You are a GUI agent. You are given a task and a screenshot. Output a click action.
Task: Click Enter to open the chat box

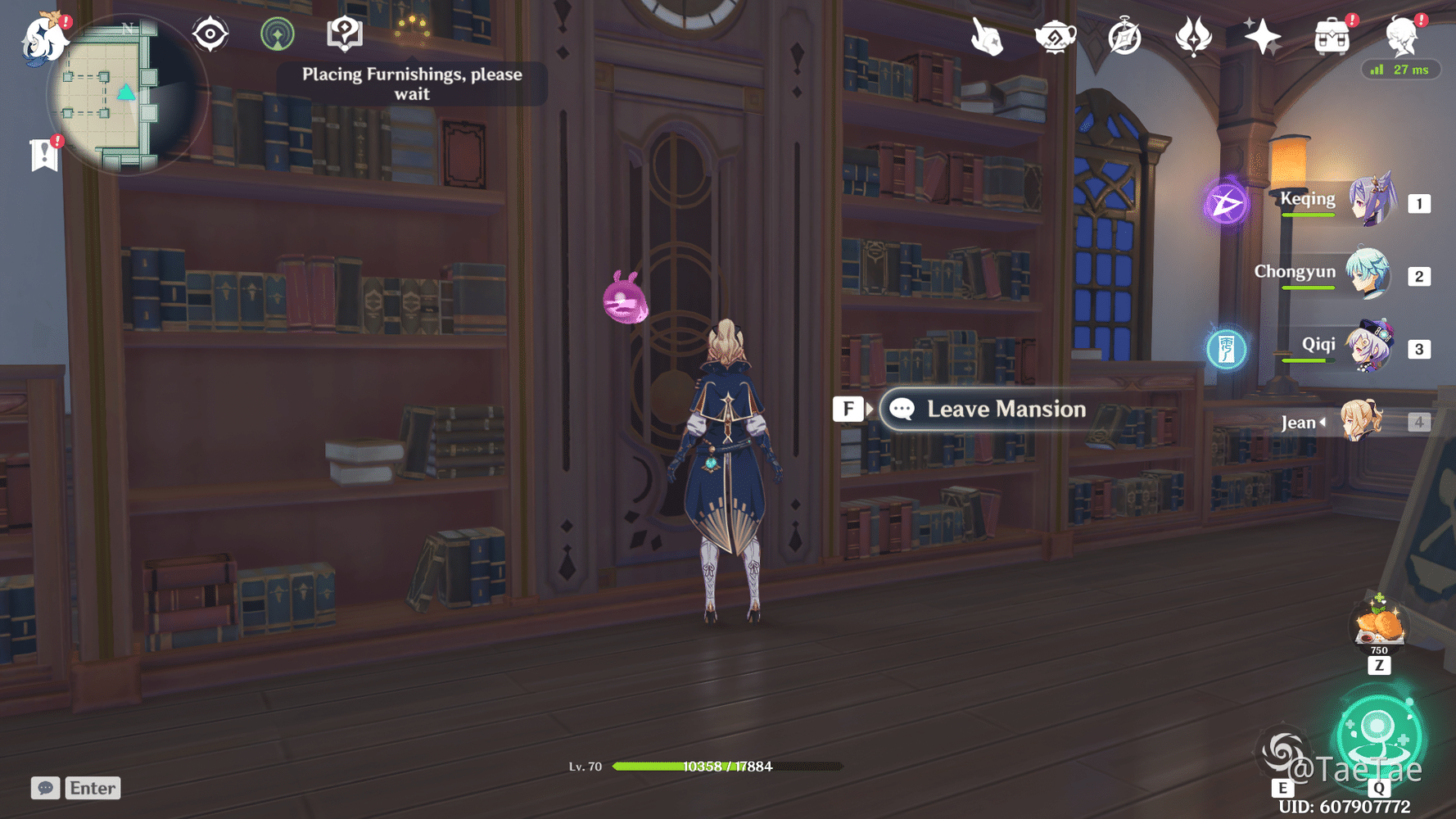92,788
